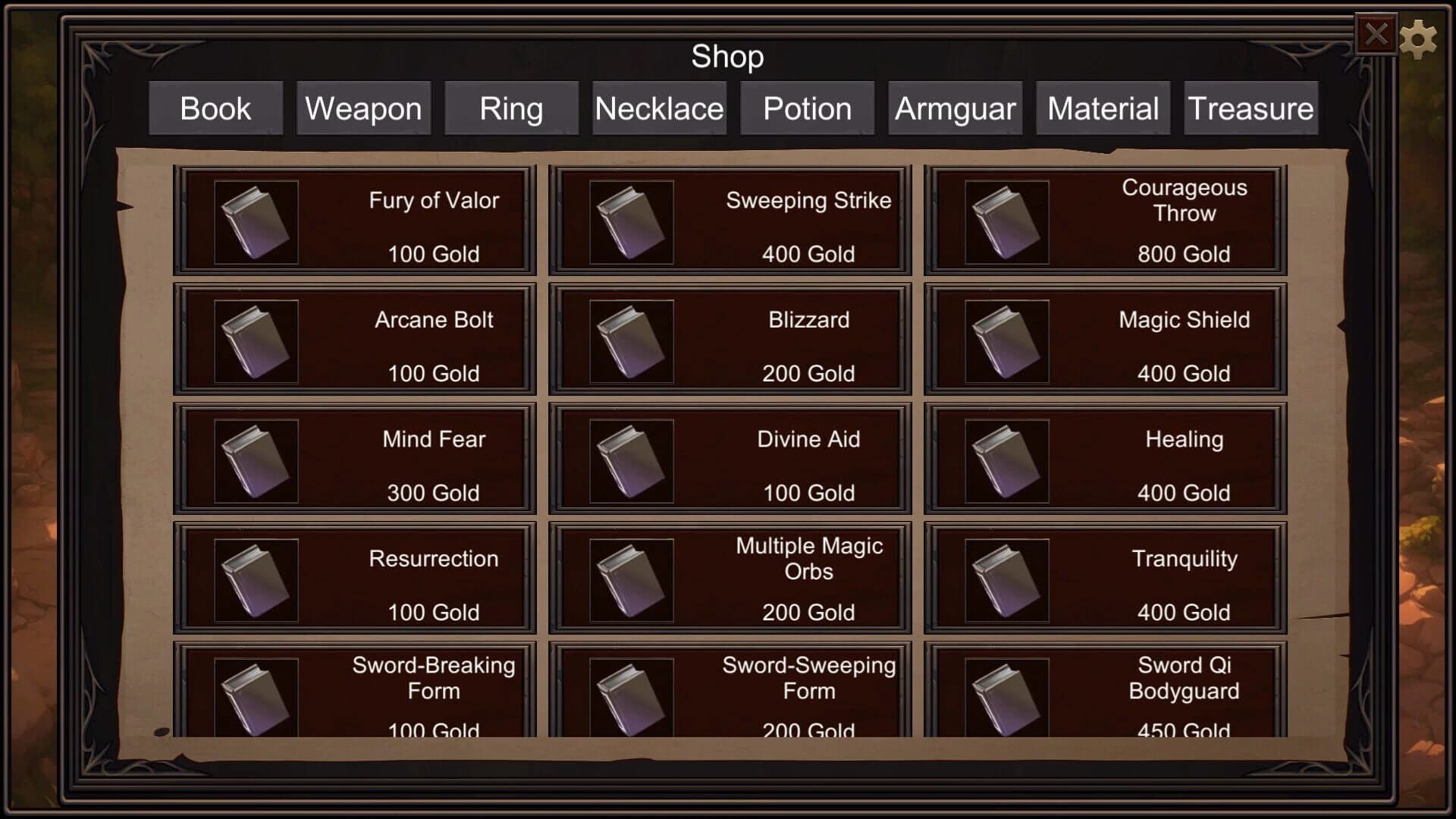Click the Magic Shield book icon
Screen dimensions: 1456x819
click(1005, 340)
